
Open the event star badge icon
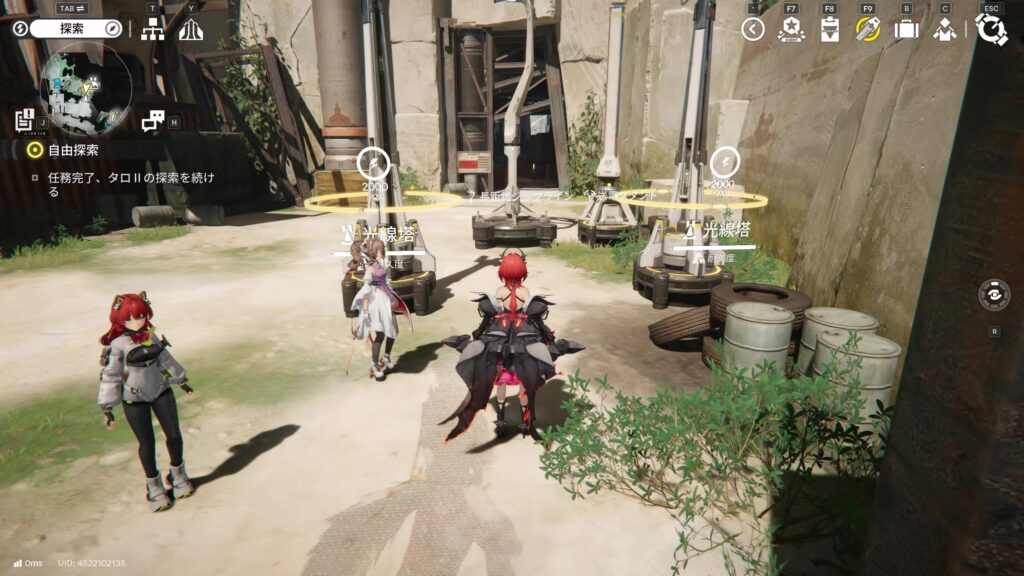791,29
